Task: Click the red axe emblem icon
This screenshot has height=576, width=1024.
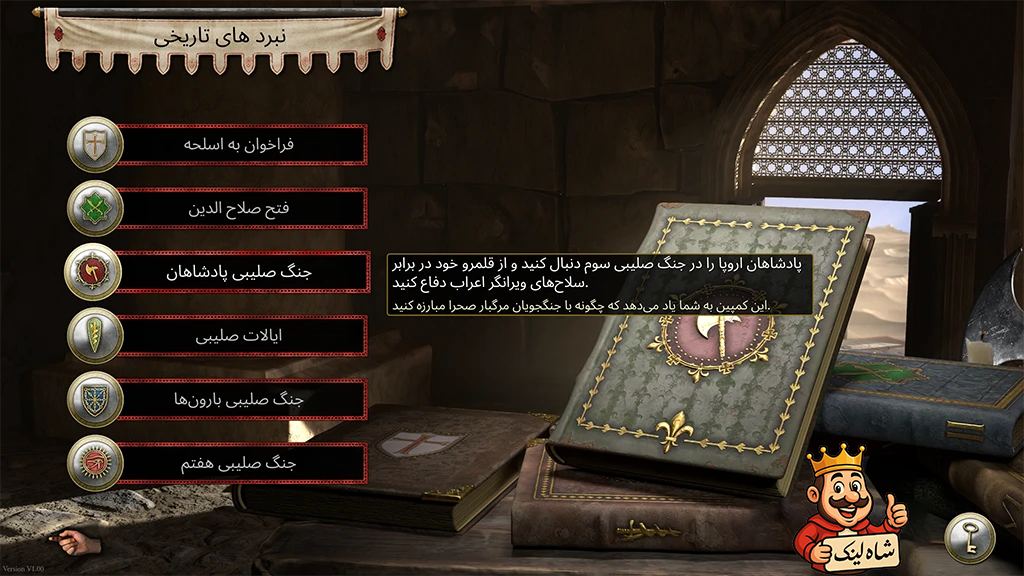Action: (x=95, y=272)
